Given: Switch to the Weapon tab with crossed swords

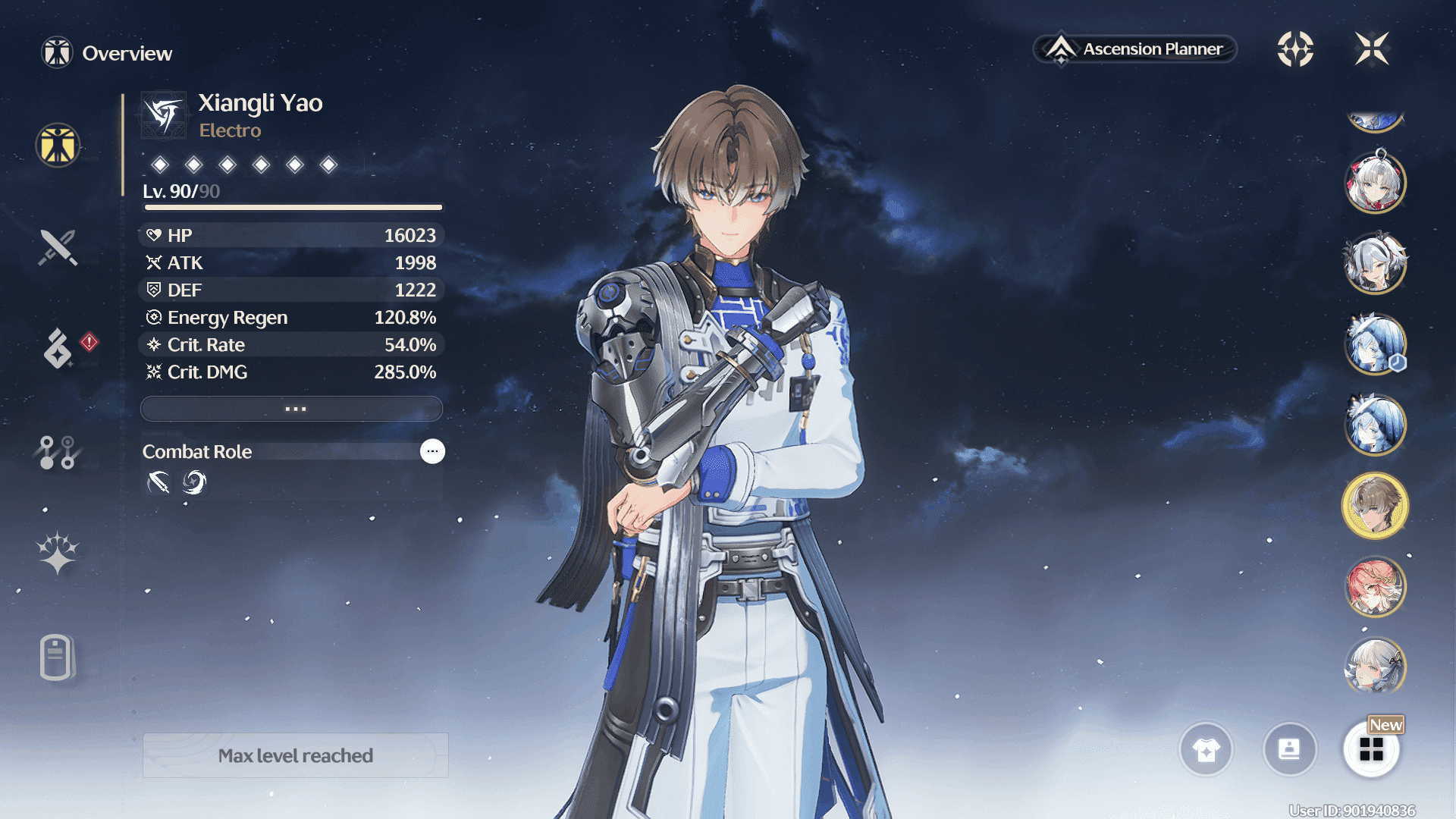Looking at the screenshot, I should (x=58, y=247).
